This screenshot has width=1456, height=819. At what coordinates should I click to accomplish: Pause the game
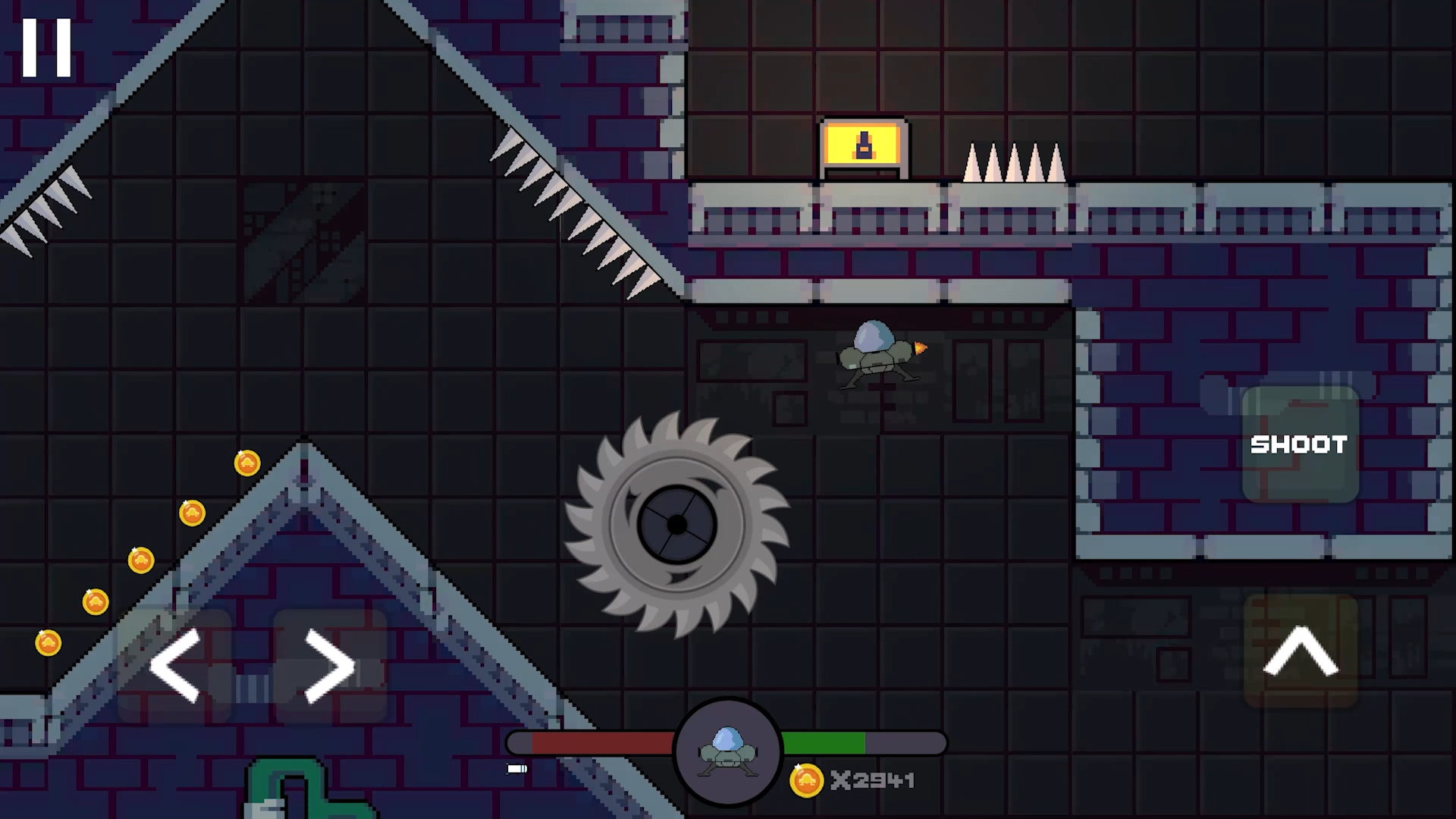48,47
